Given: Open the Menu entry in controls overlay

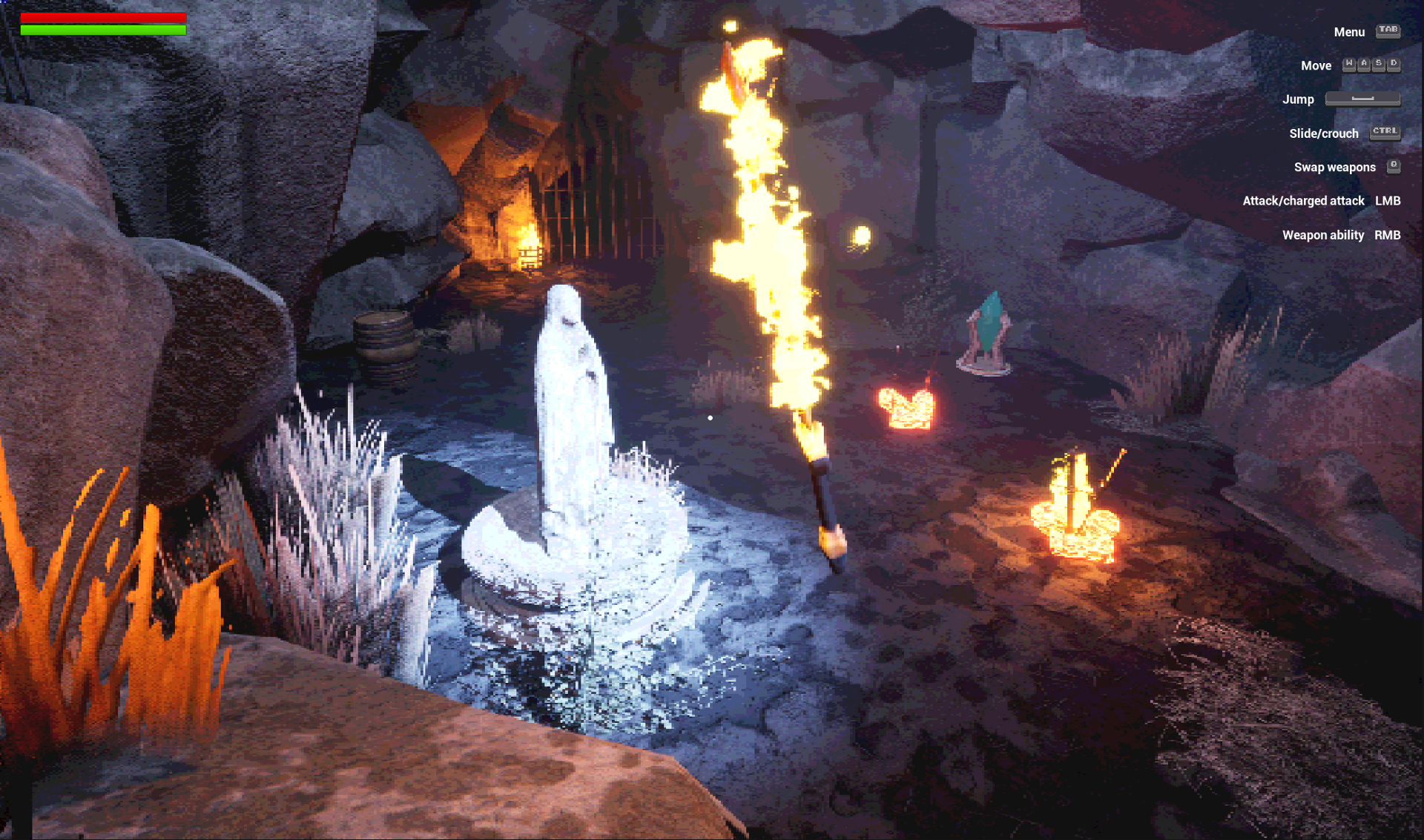Looking at the screenshot, I should [x=1348, y=32].
